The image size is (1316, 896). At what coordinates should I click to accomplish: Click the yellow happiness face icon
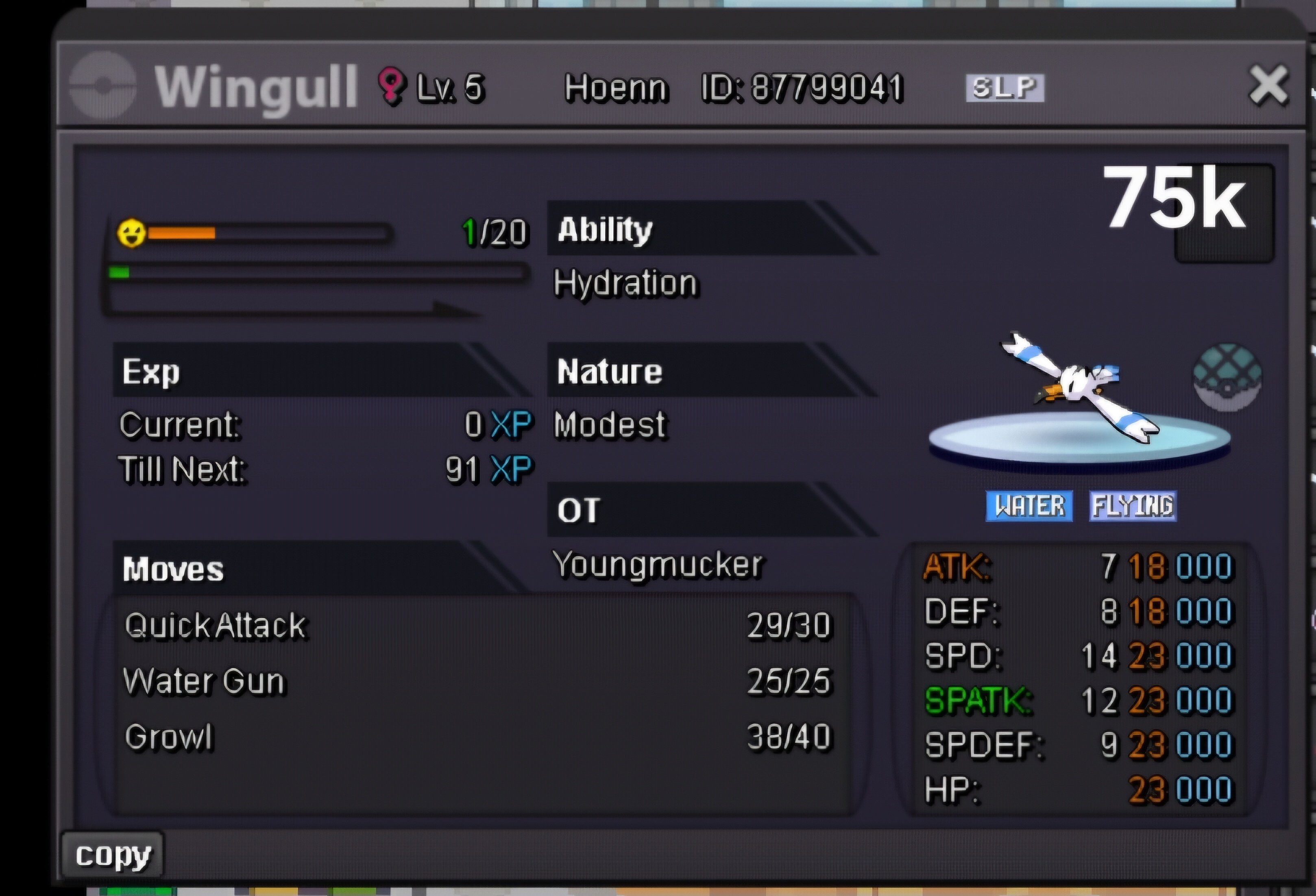click(x=131, y=233)
